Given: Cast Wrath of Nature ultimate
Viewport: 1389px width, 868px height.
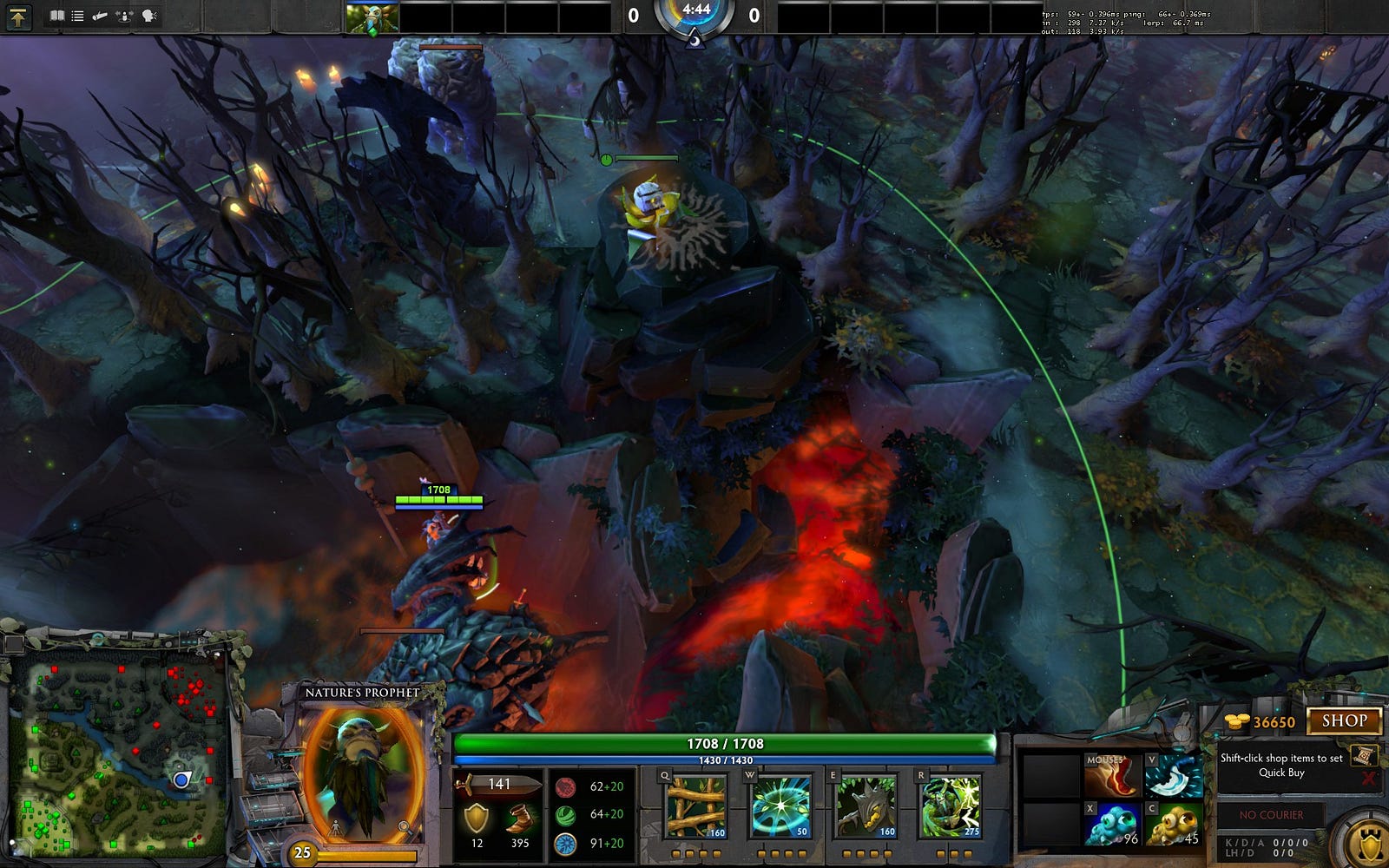Looking at the screenshot, I should tap(950, 807).
